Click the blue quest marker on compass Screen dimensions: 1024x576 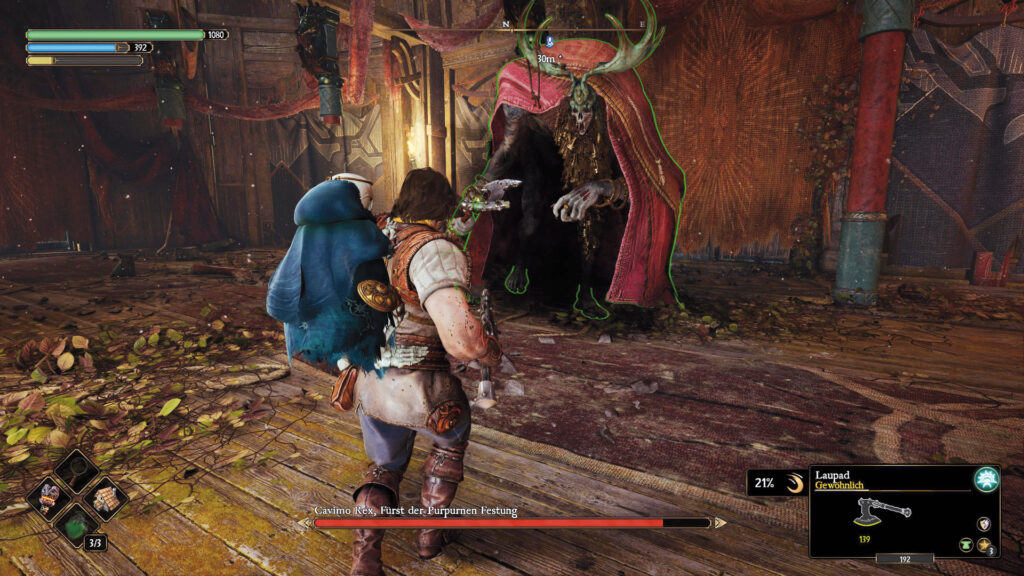click(x=548, y=41)
